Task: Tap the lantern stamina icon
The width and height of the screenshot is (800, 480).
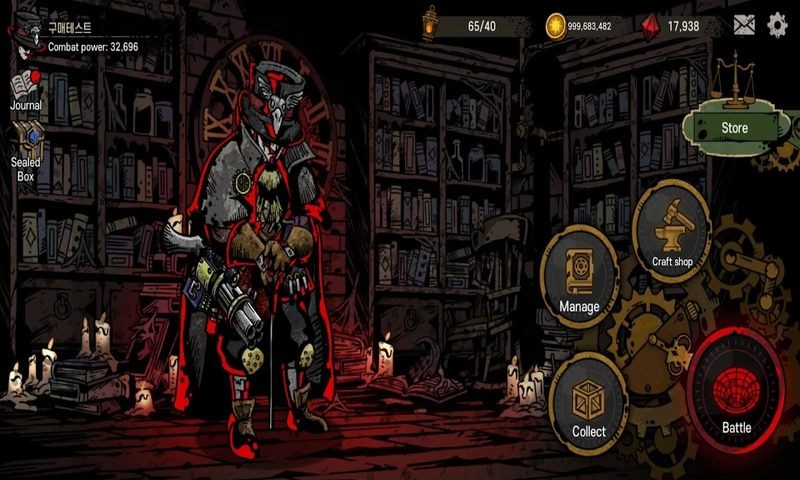Action: point(430,23)
